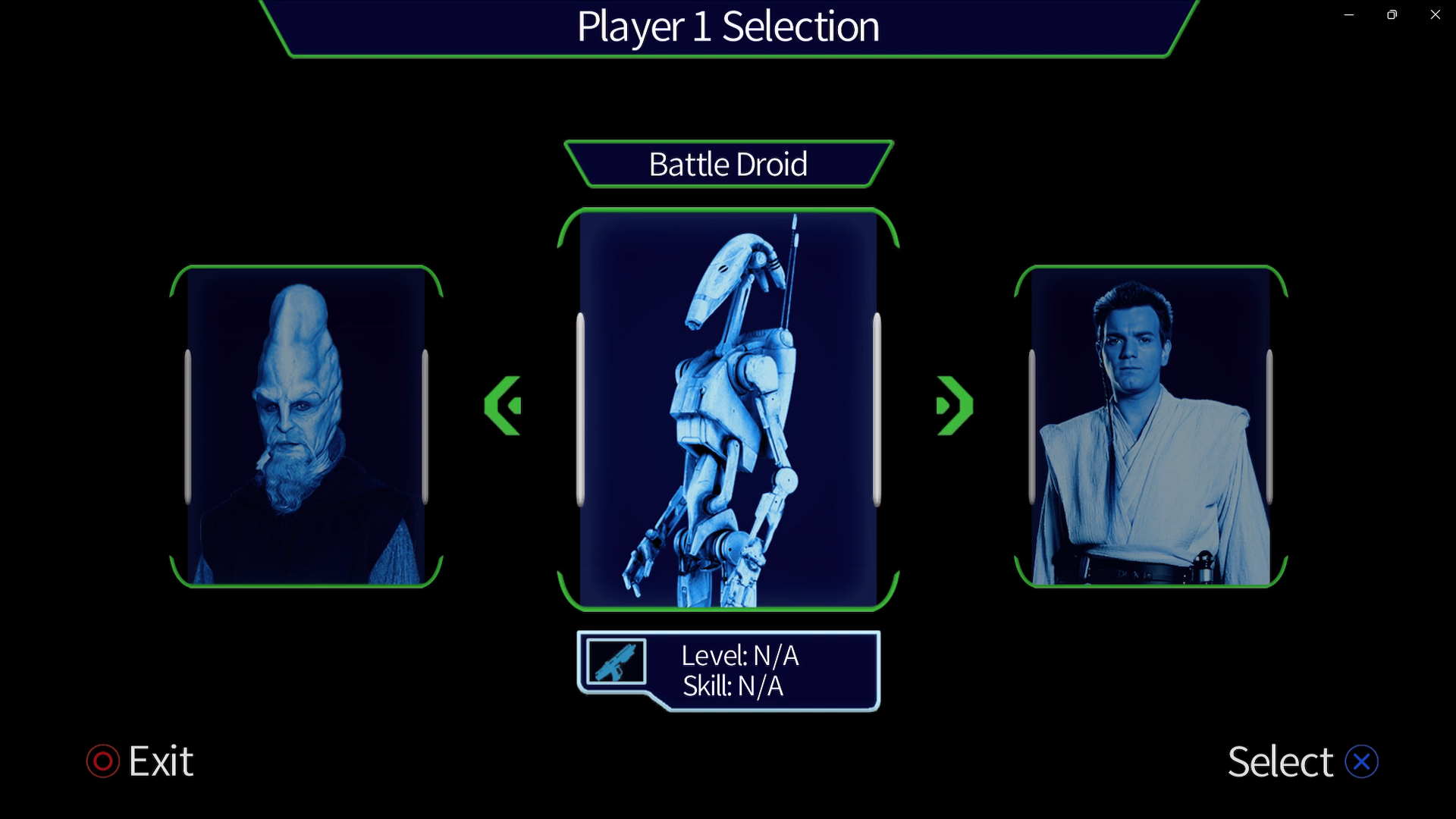
Task: Click the Battle Droid name banner
Action: pyautogui.click(x=728, y=164)
